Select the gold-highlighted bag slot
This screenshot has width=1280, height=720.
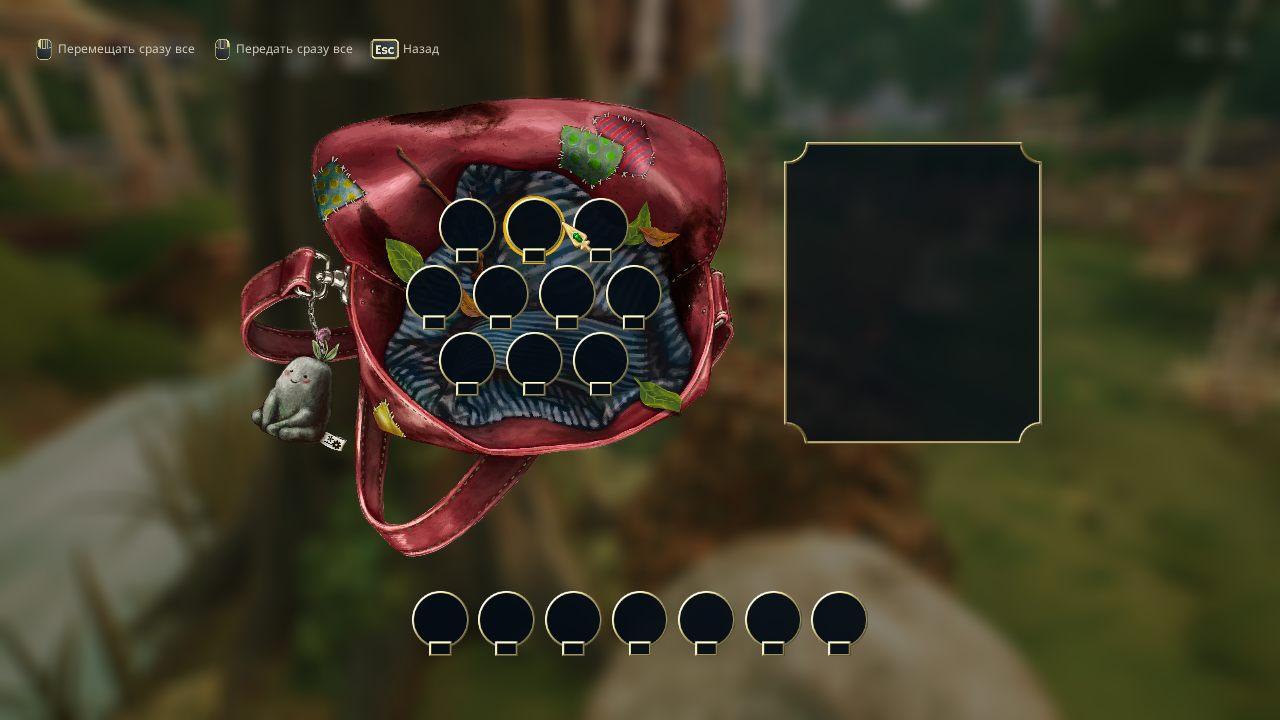534,226
